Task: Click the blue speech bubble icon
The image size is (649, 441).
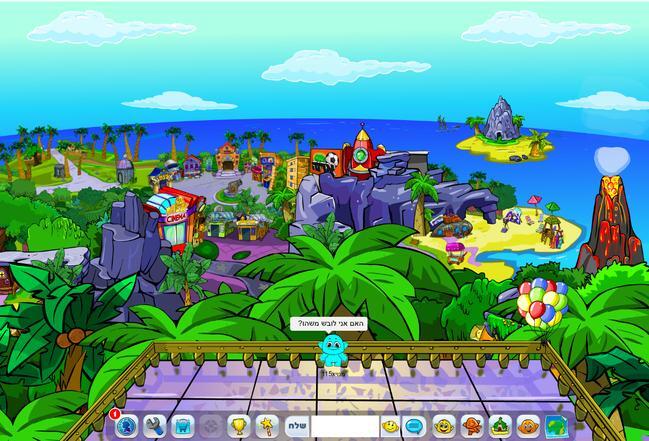Action: pos(413,427)
